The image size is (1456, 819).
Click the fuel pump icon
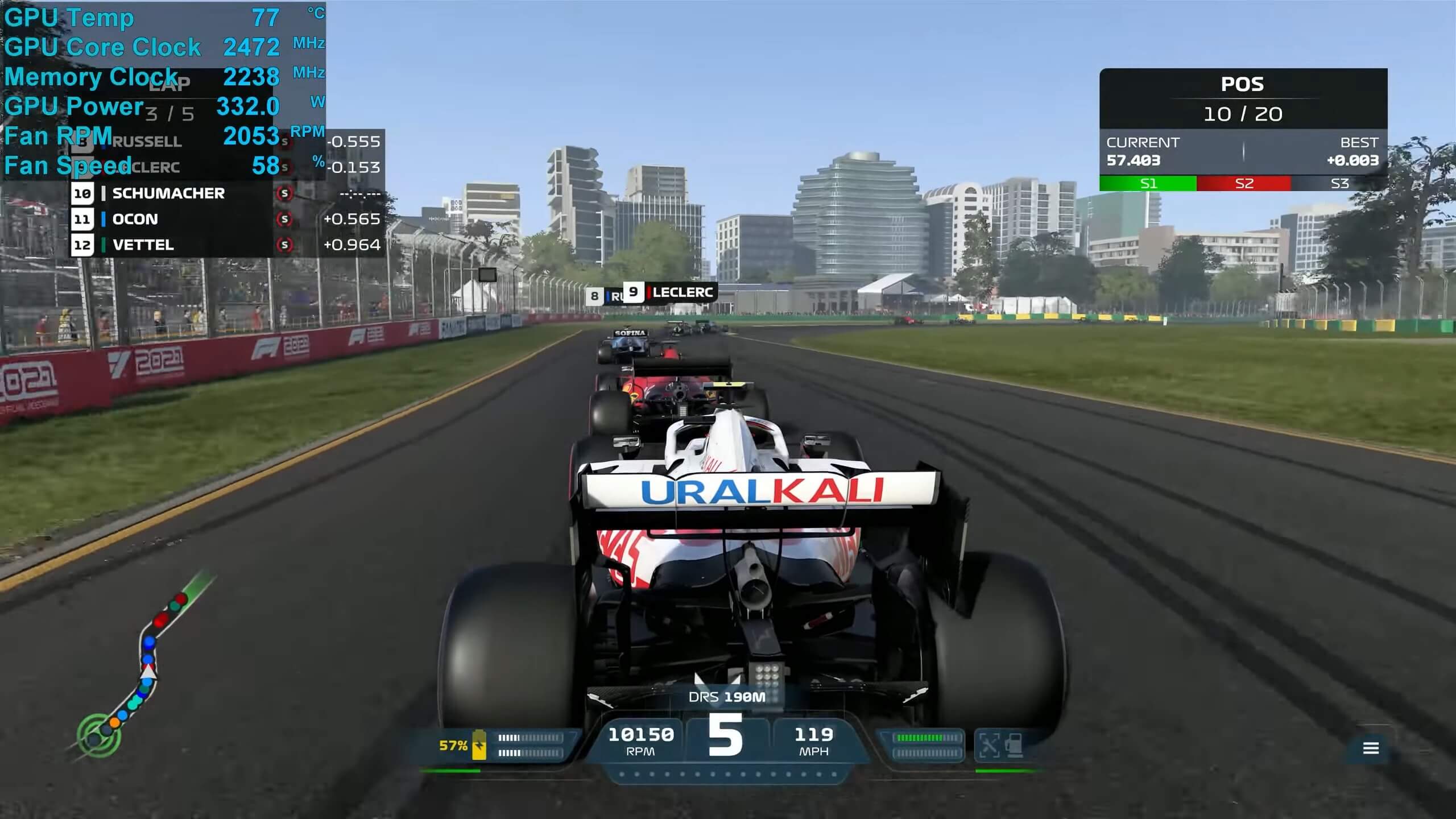(x=1015, y=745)
